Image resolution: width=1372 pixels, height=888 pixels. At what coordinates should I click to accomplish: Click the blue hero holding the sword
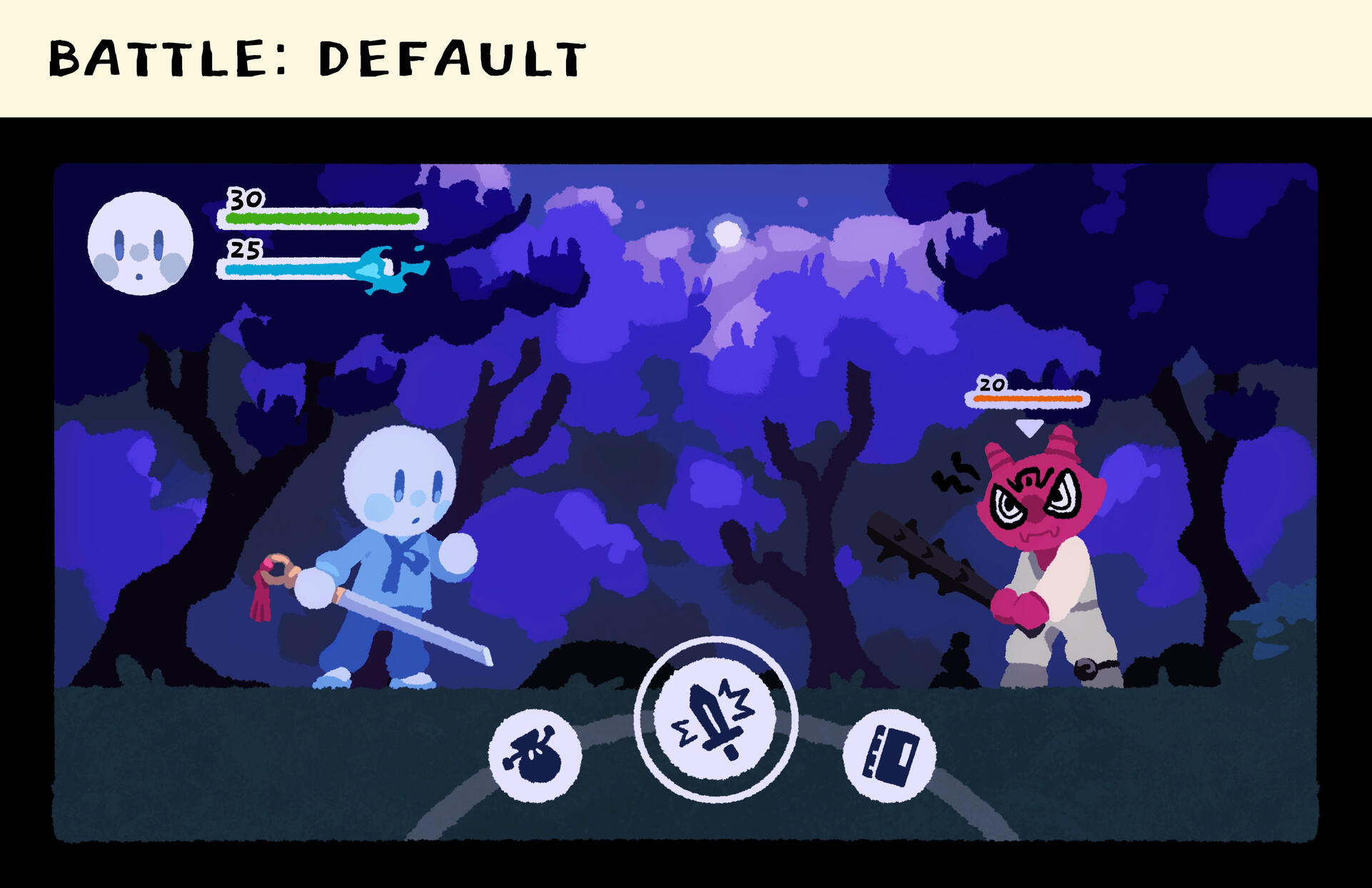[396, 543]
